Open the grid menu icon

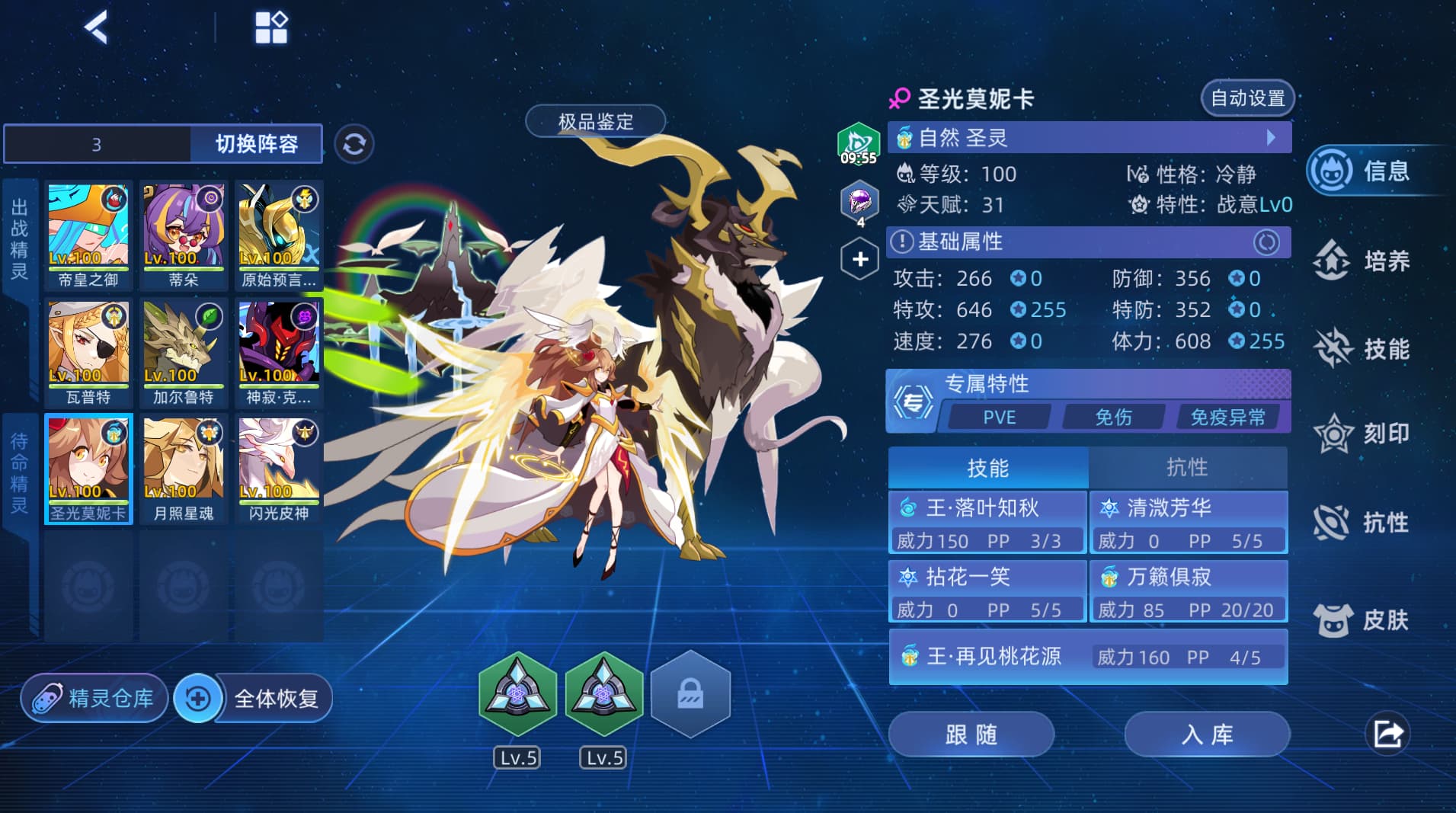coord(270,28)
